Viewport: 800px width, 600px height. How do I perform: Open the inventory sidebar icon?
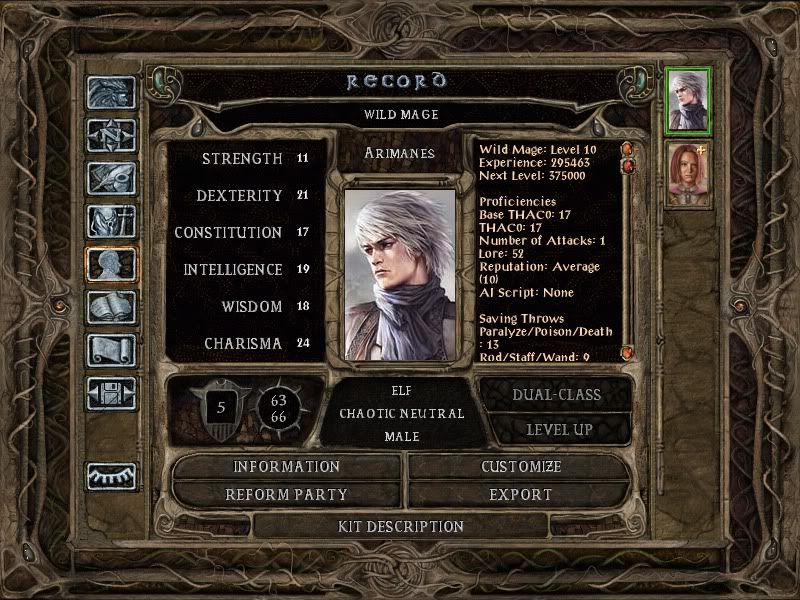tap(111, 221)
